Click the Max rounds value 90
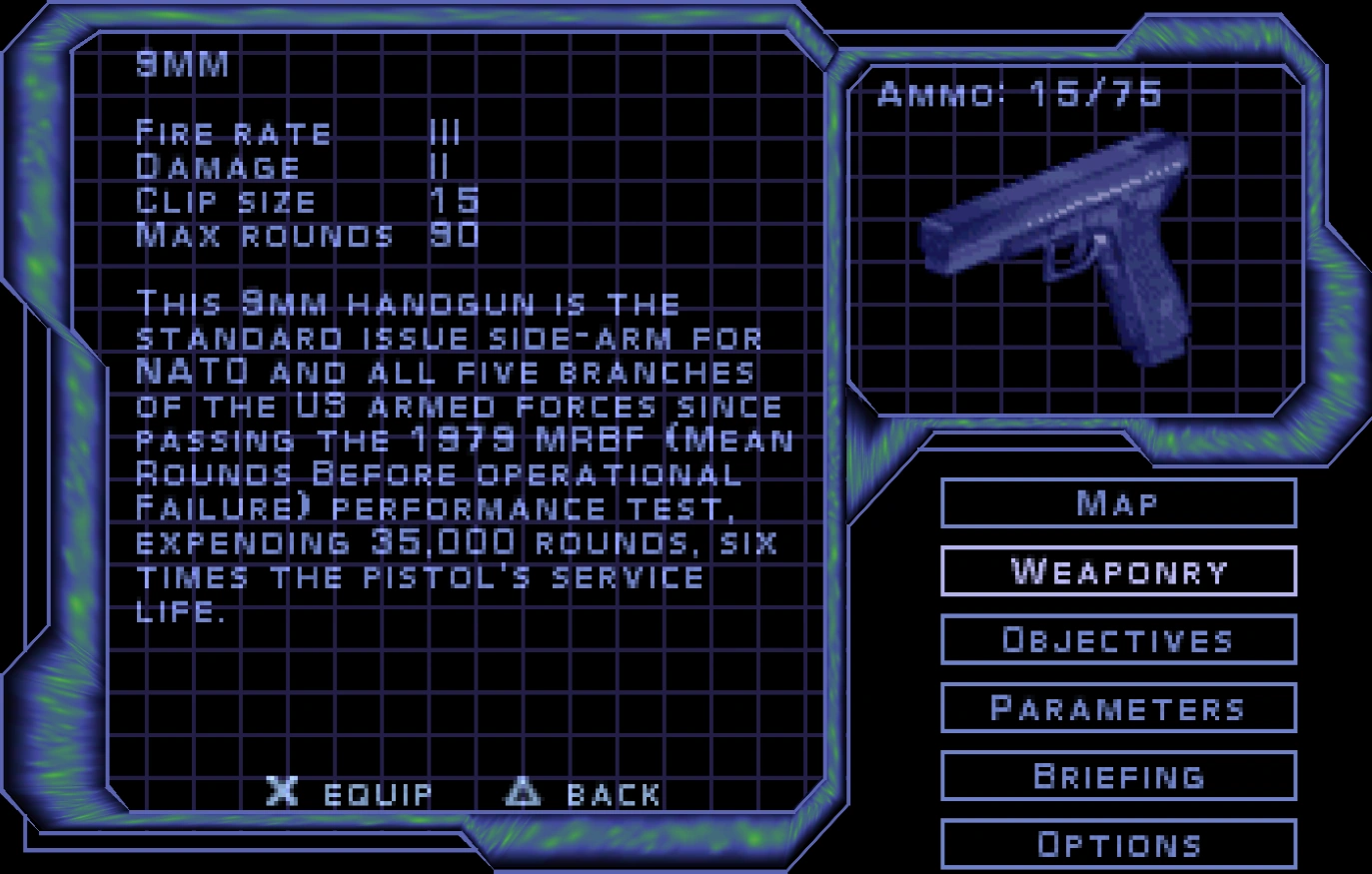This screenshot has height=874, width=1372. coord(455,235)
